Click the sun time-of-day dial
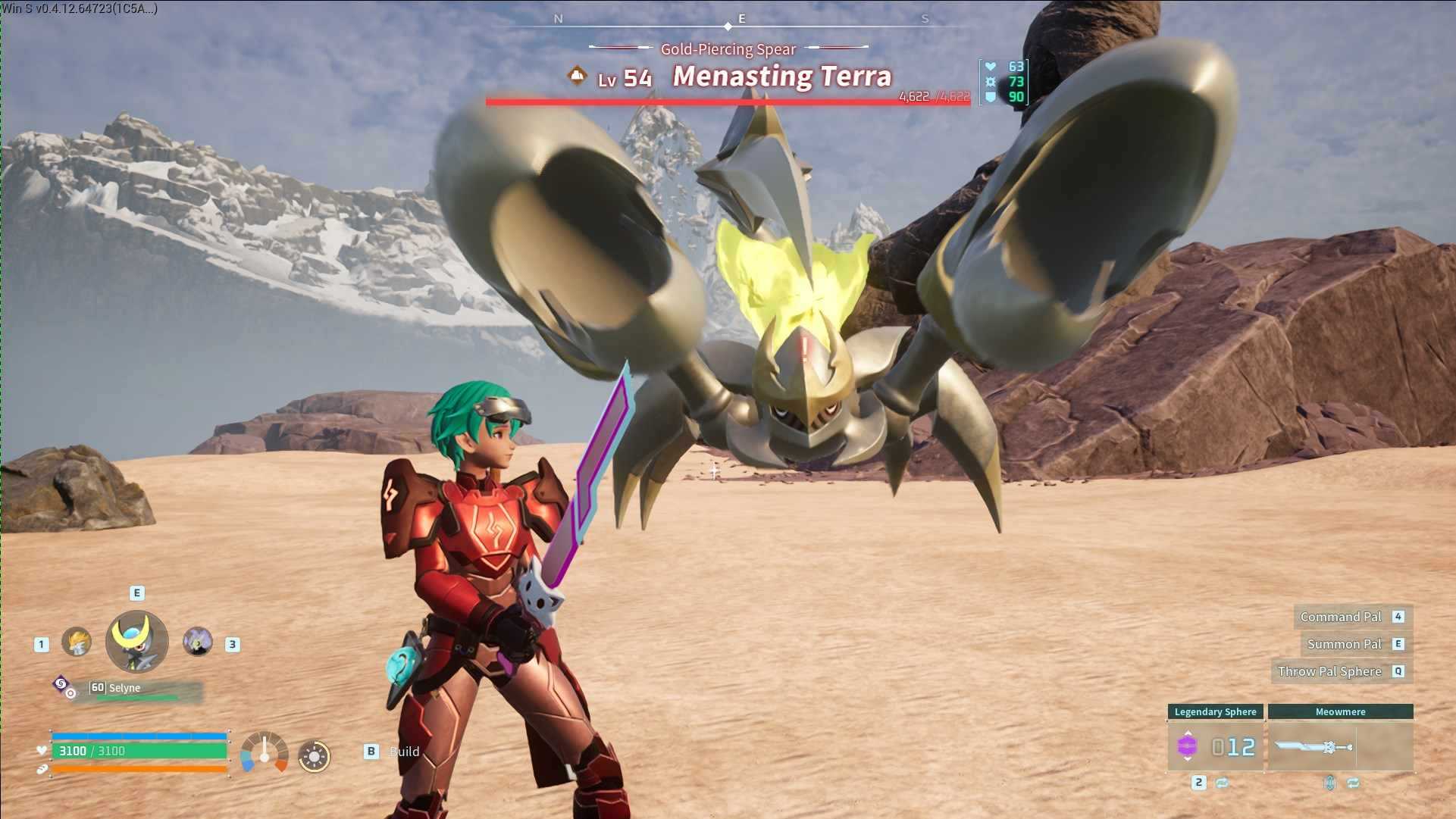This screenshot has height=819, width=1456. [x=315, y=755]
